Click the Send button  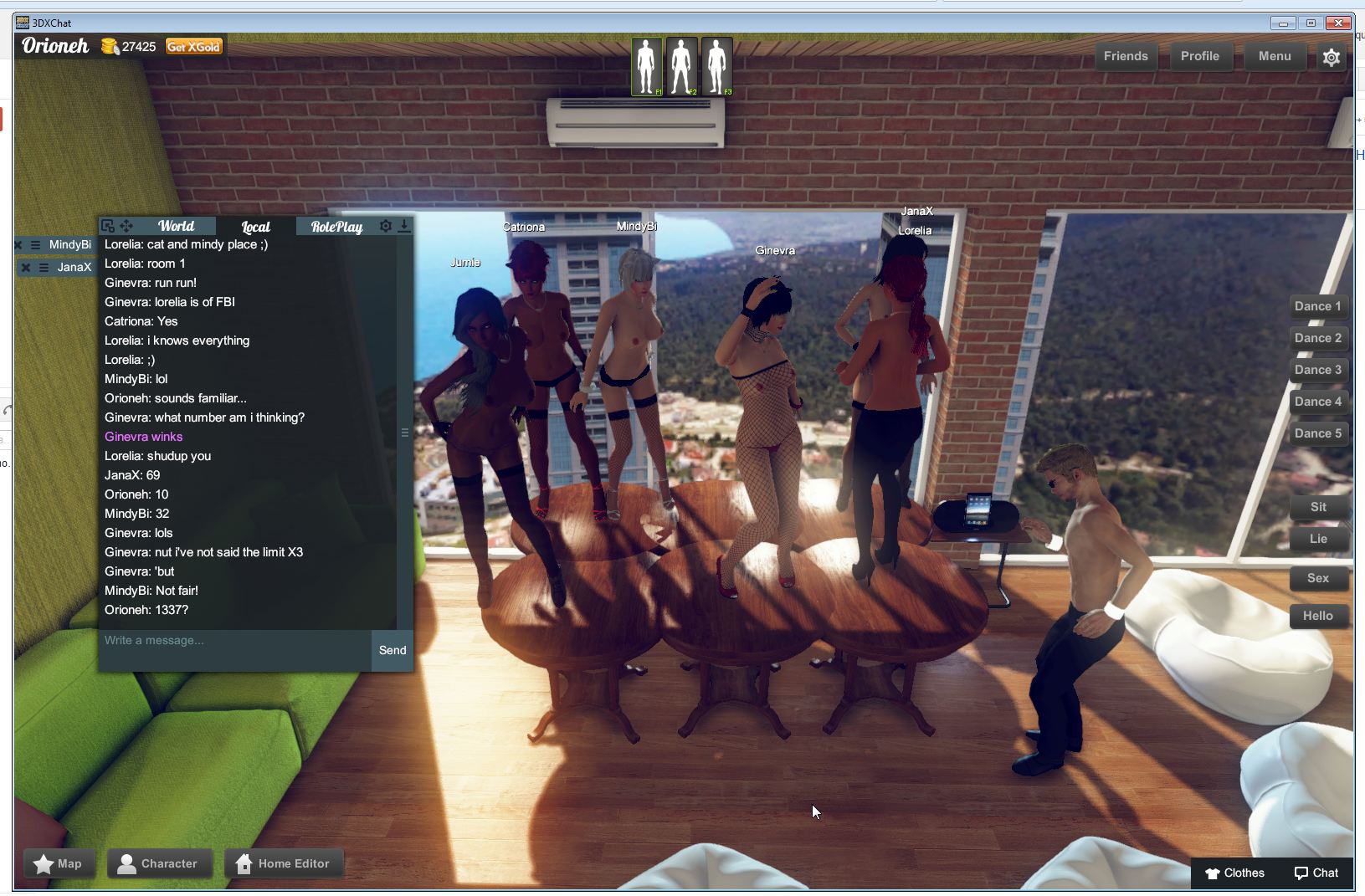(x=391, y=650)
